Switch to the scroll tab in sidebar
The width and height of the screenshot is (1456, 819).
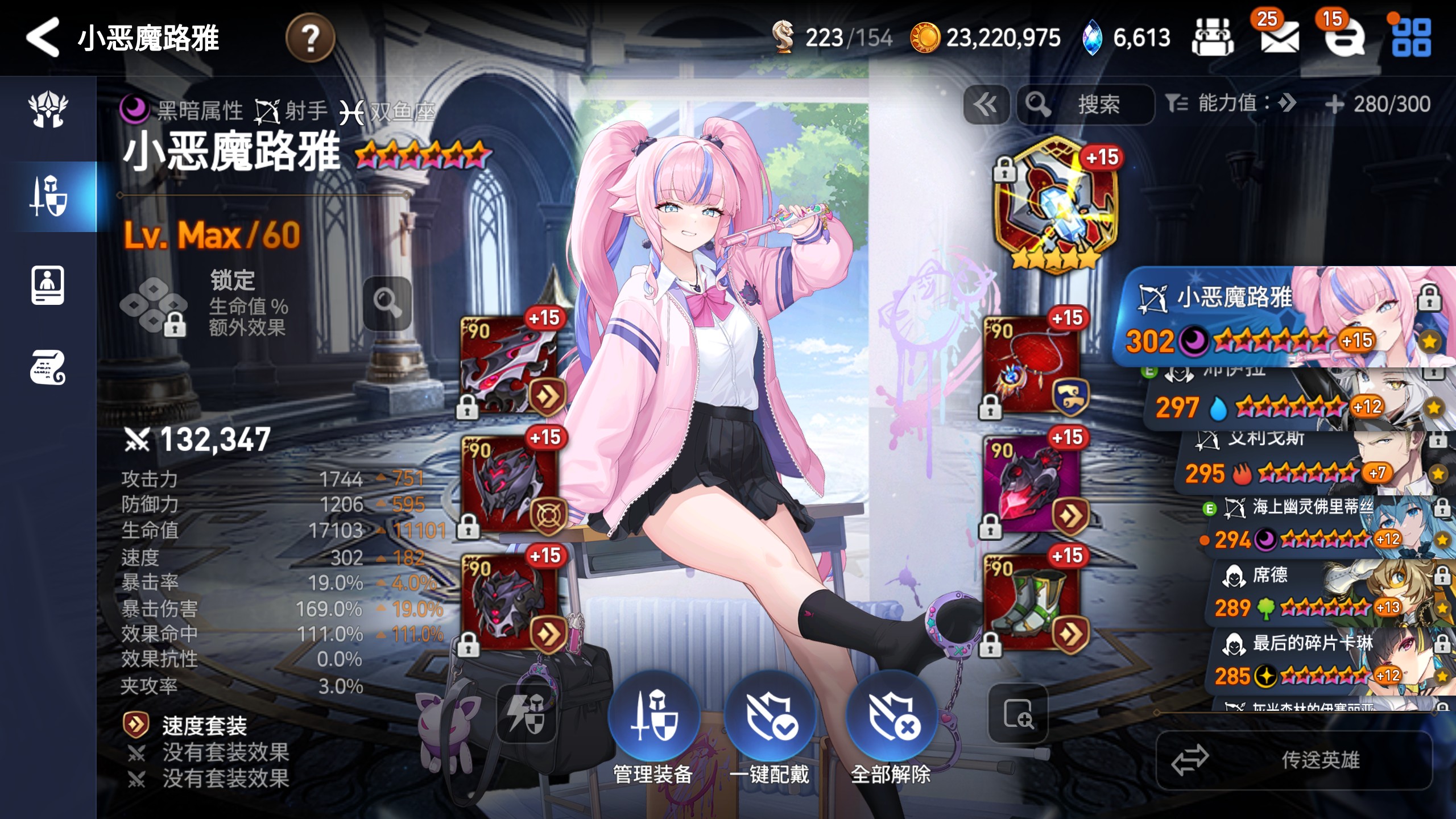(x=48, y=368)
